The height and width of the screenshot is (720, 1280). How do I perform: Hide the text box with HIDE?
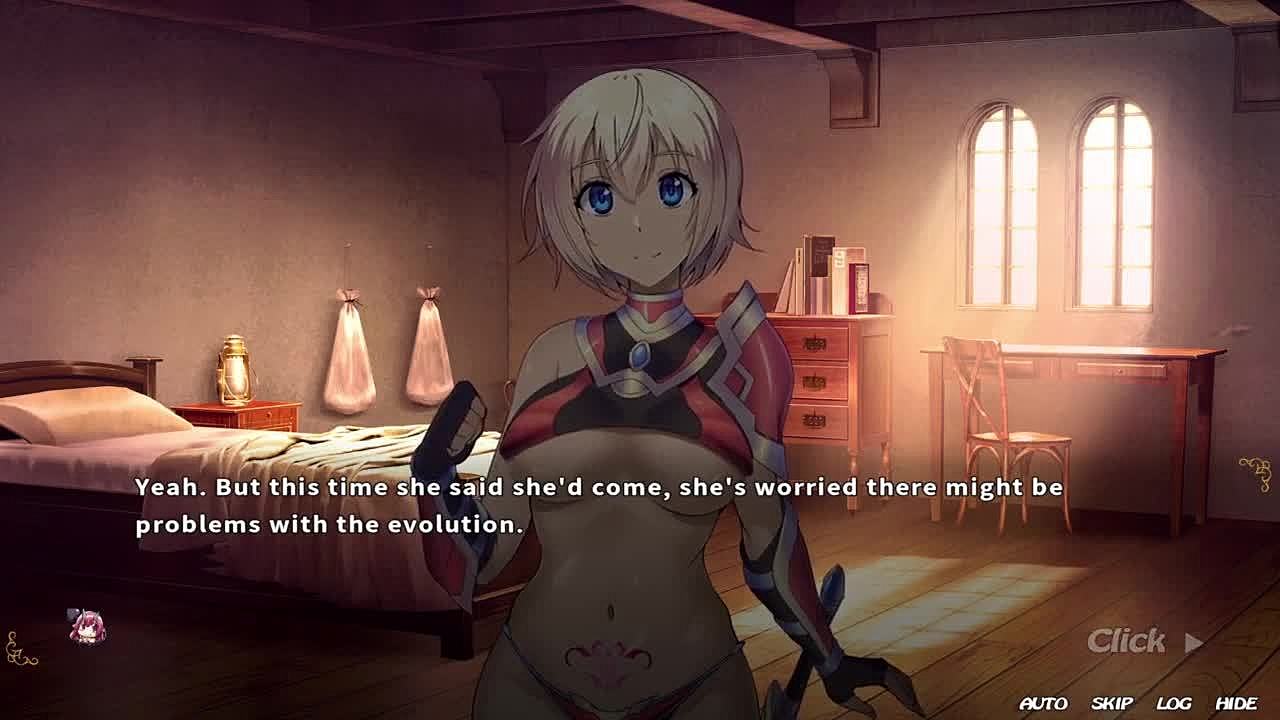pyautogui.click(x=1236, y=704)
